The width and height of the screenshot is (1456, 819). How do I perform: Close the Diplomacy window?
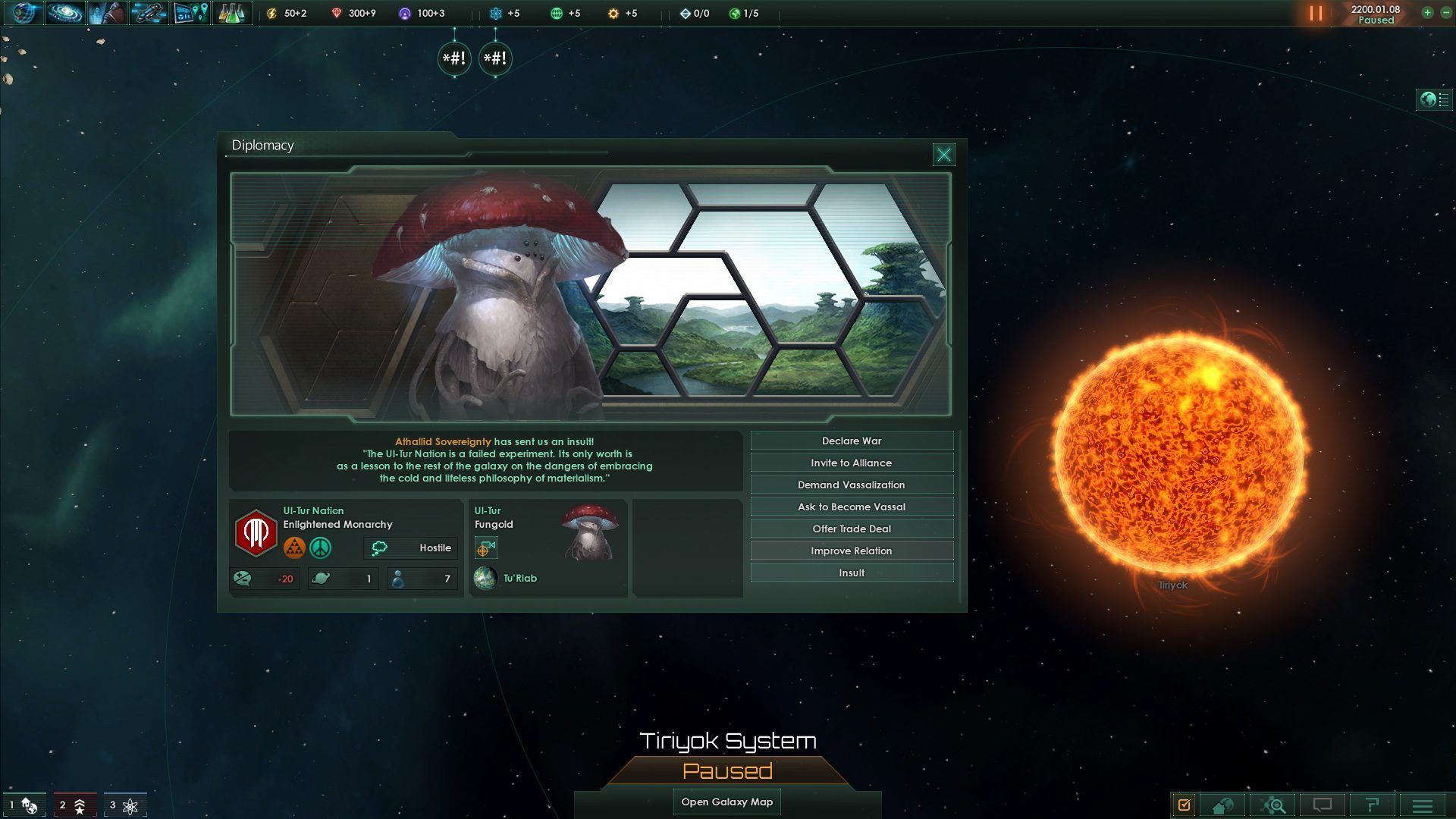(x=944, y=155)
